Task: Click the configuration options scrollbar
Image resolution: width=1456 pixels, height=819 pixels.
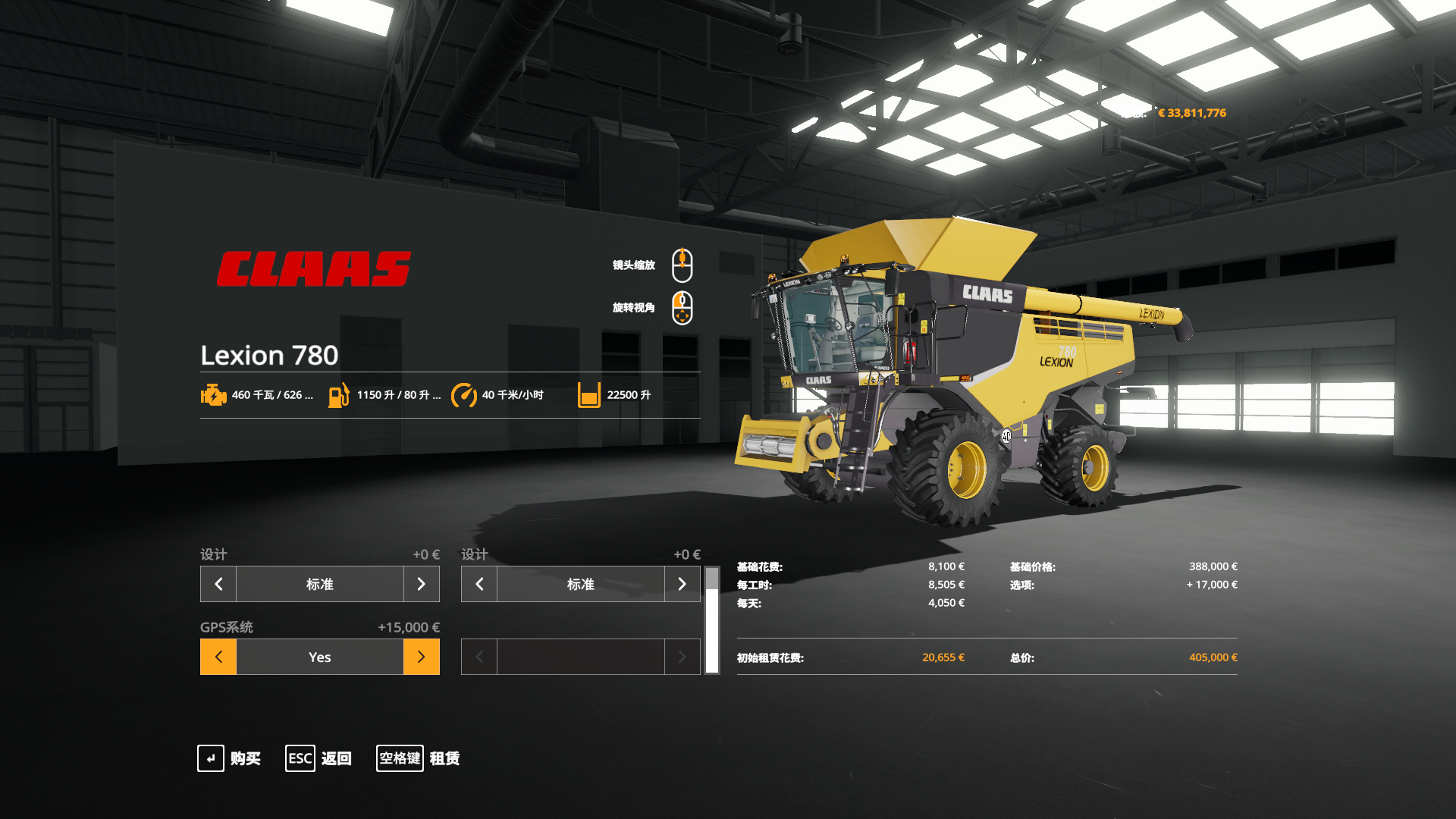Action: coord(712,620)
